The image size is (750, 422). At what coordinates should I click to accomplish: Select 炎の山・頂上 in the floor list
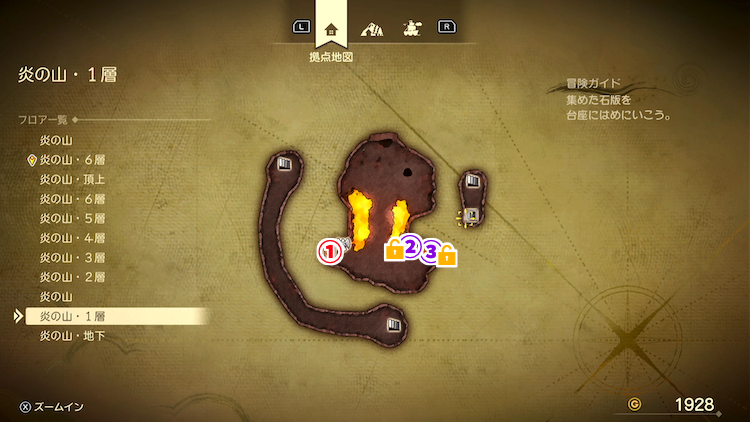click(72, 179)
